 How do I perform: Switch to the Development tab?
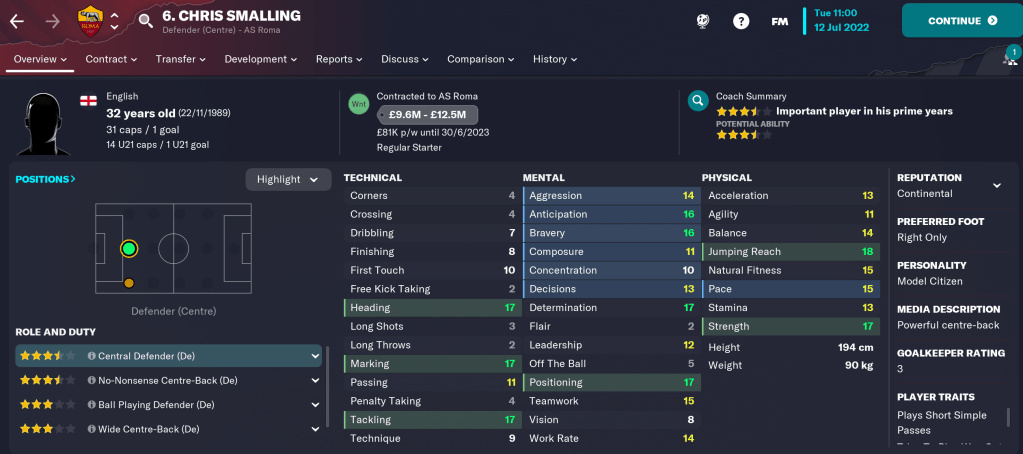261,59
